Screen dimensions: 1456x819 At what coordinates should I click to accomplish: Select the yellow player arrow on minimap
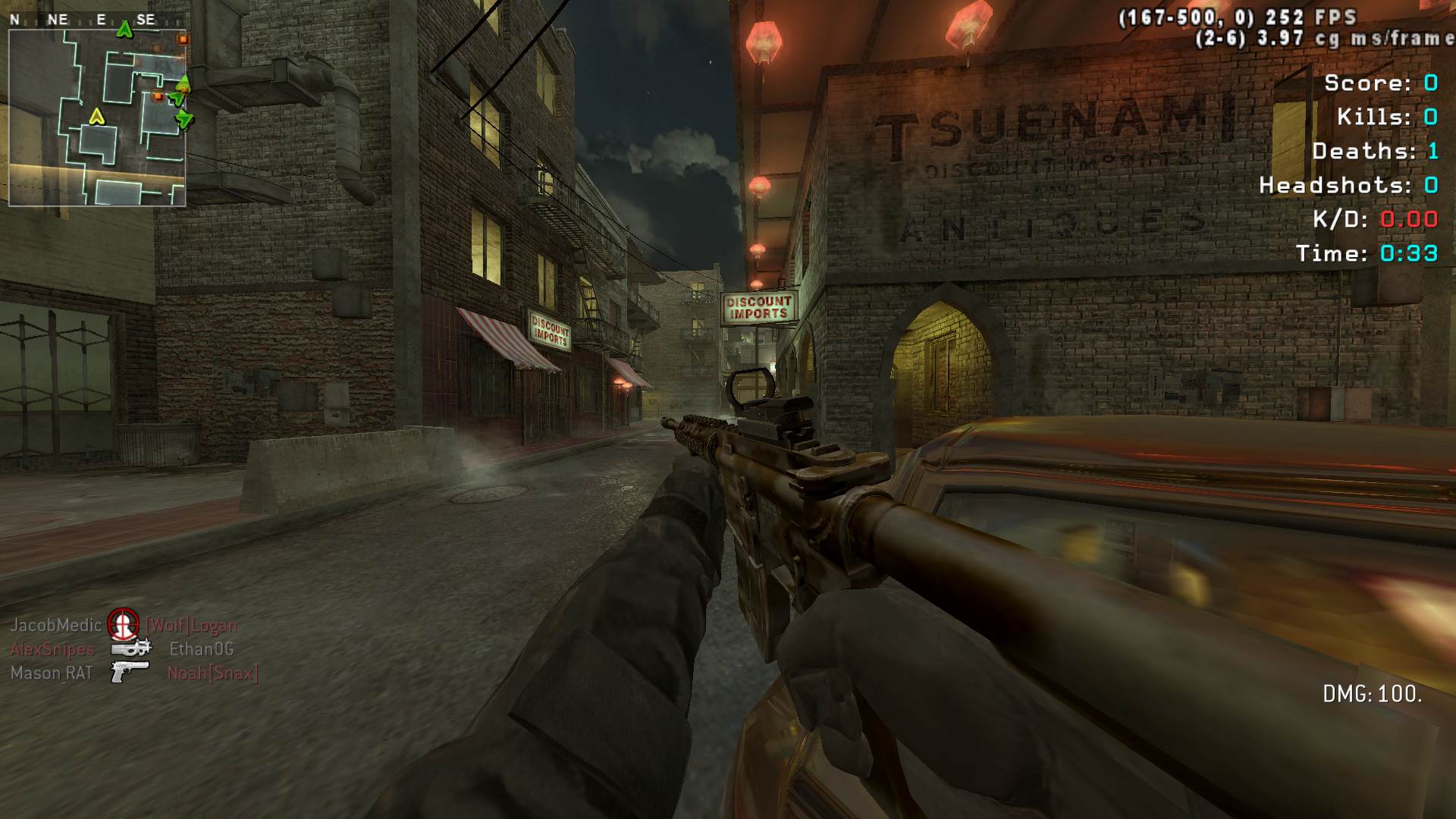tap(96, 116)
